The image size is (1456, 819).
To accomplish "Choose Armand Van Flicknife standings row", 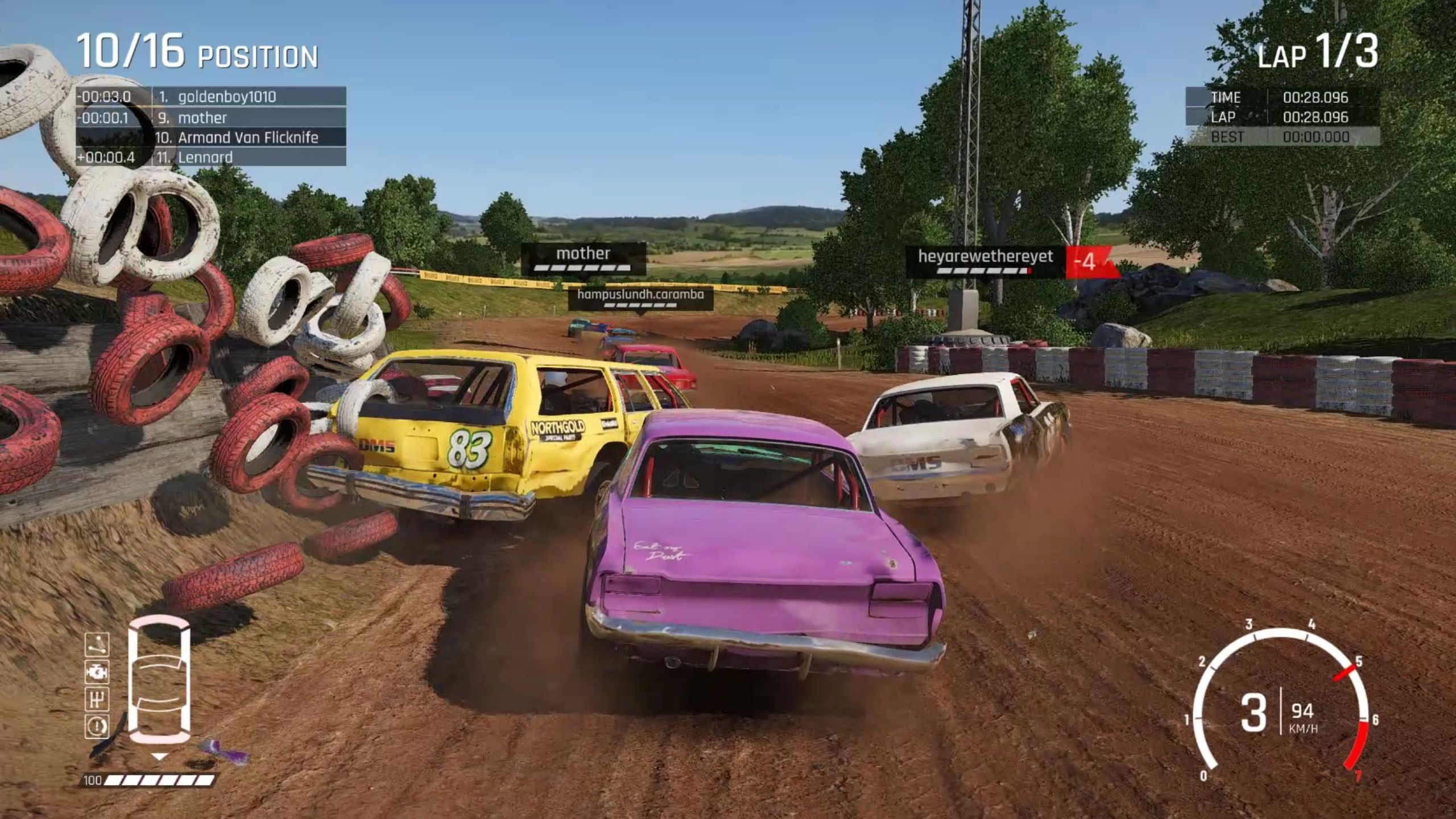I will coord(248,138).
